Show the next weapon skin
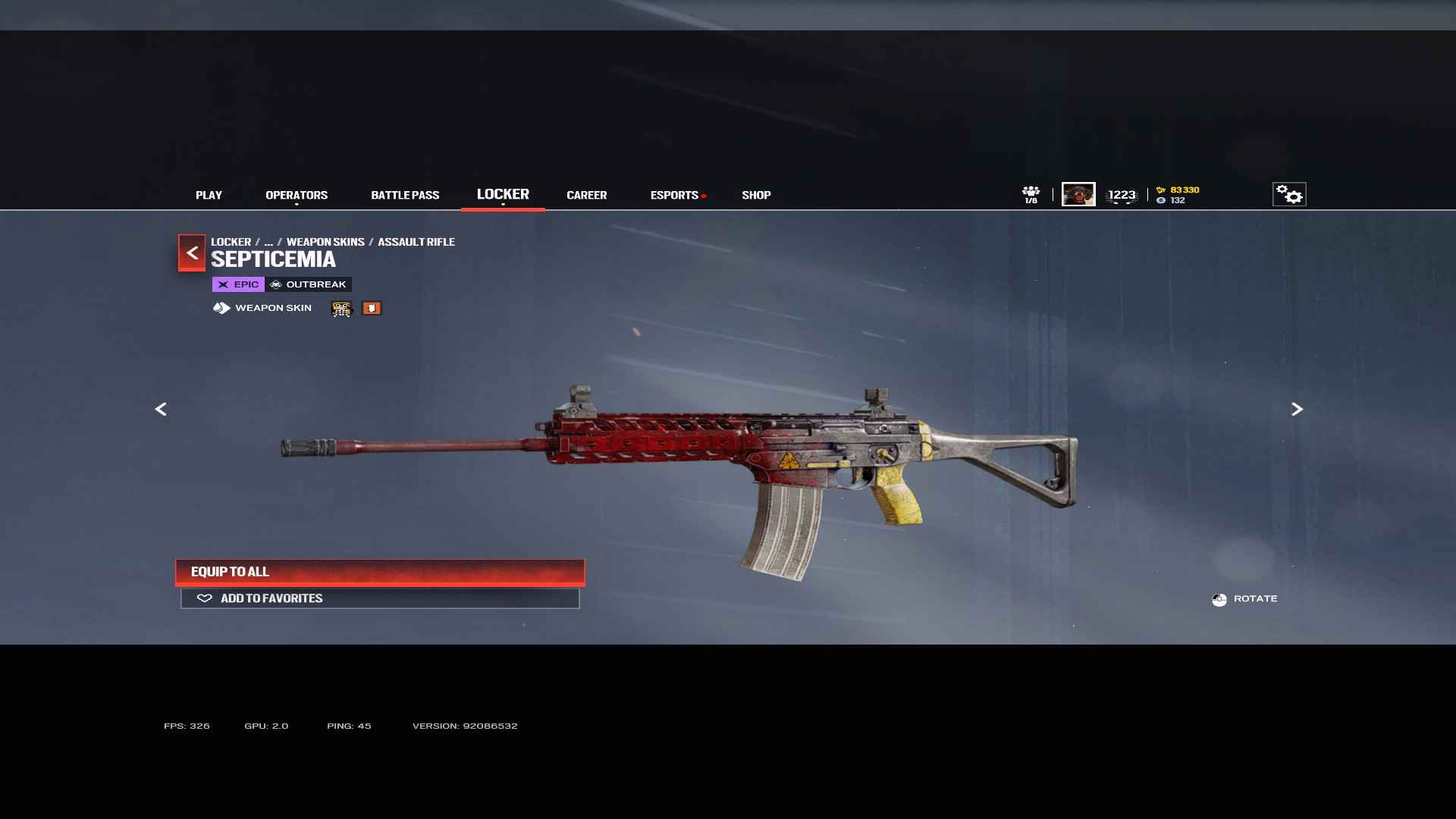Viewport: 1456px width, 819px height. point(1297,409)
